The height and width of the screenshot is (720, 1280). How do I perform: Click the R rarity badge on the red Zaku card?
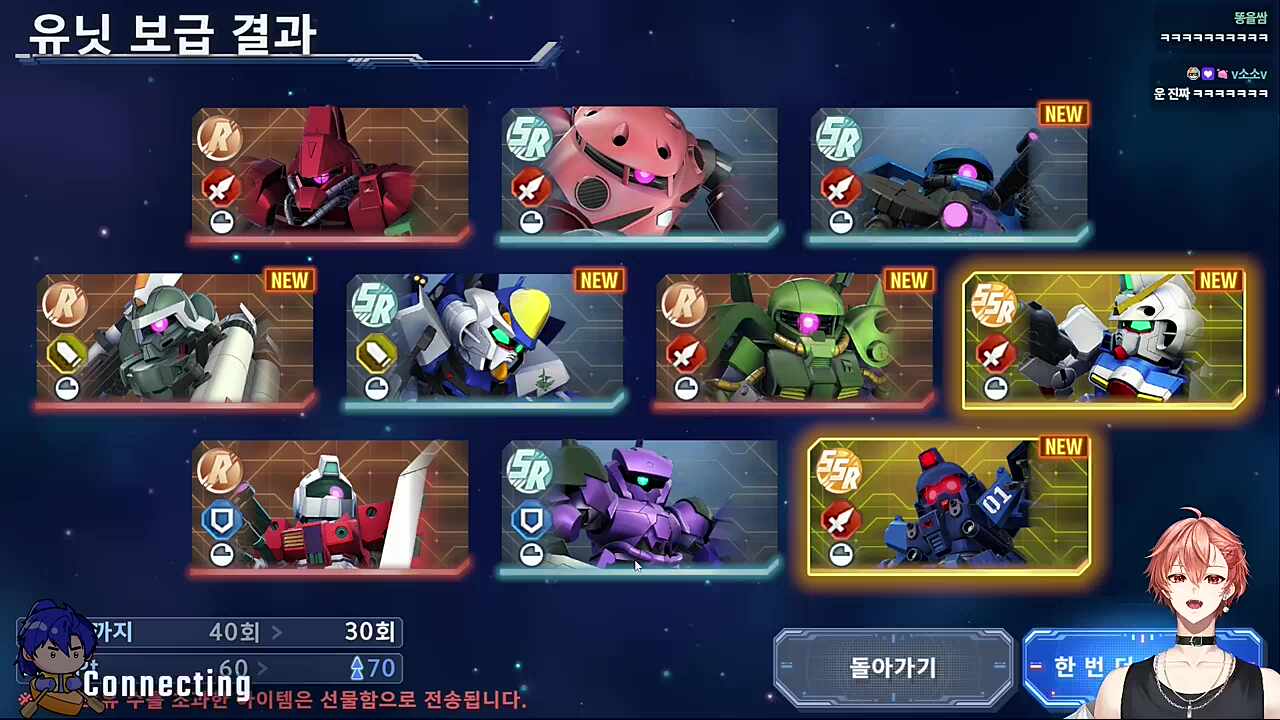tap(220, 140)
